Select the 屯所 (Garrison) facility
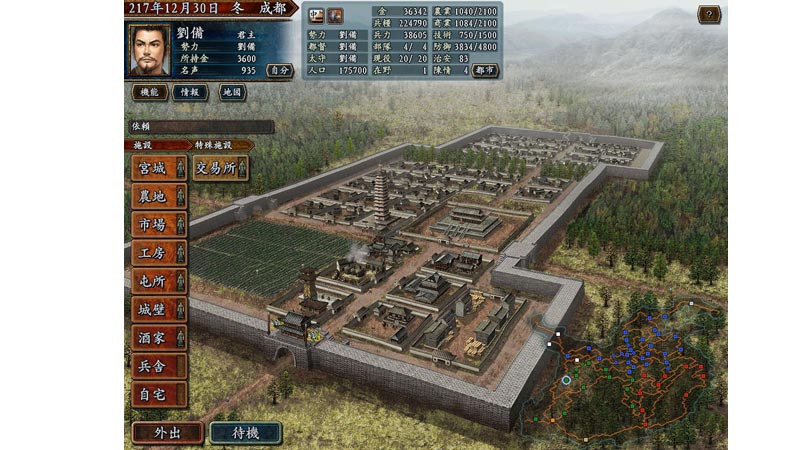 point(158,281)
